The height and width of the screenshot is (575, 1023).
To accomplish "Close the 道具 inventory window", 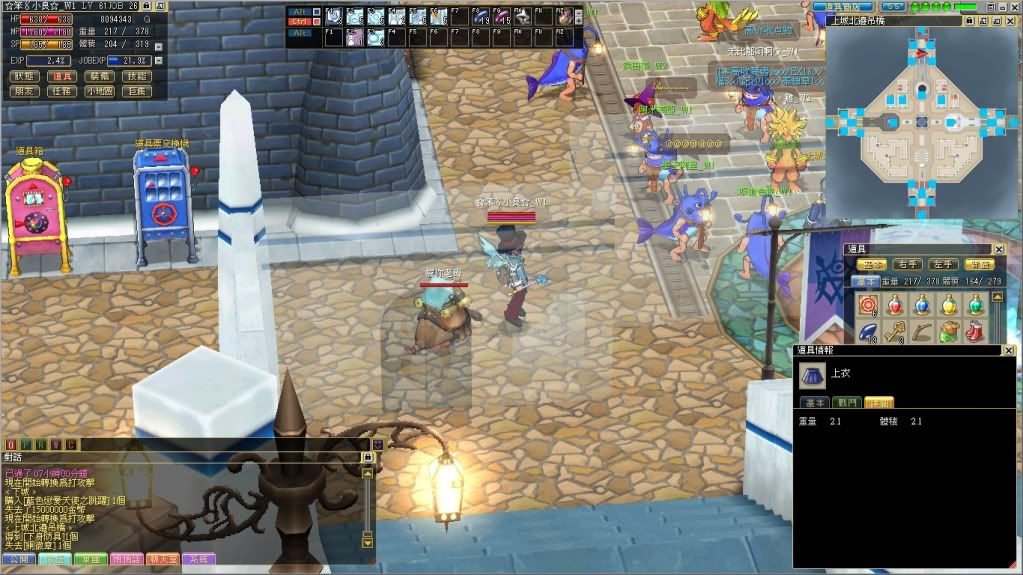I will click(998, 249).
